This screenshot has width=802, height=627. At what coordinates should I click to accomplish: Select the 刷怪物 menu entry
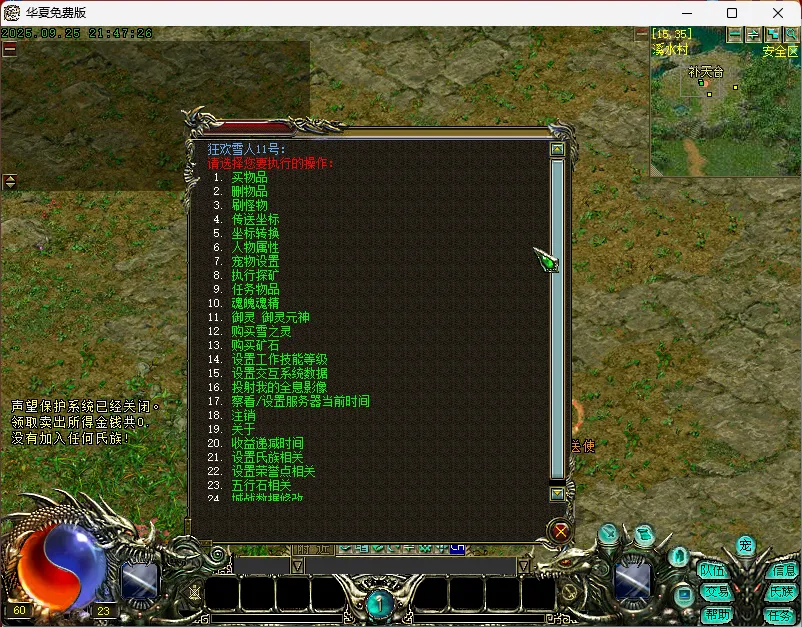(249, 205)
